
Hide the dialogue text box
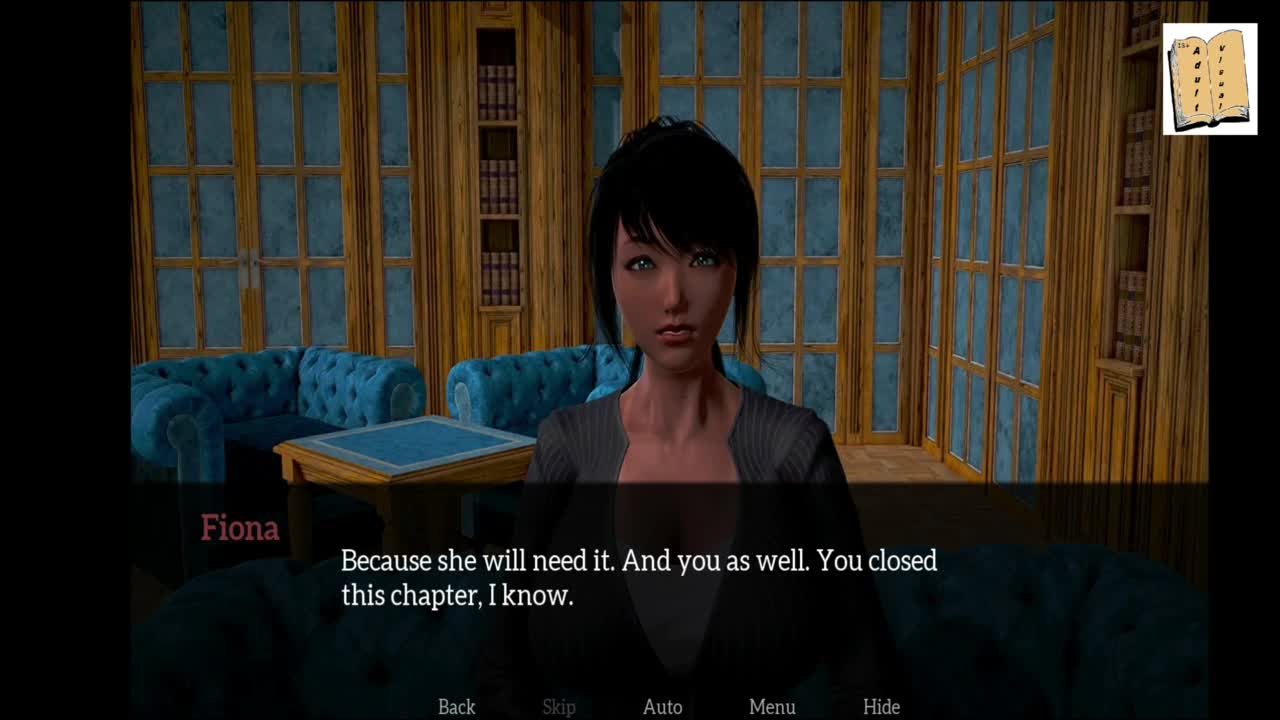[x=881, y=707]
